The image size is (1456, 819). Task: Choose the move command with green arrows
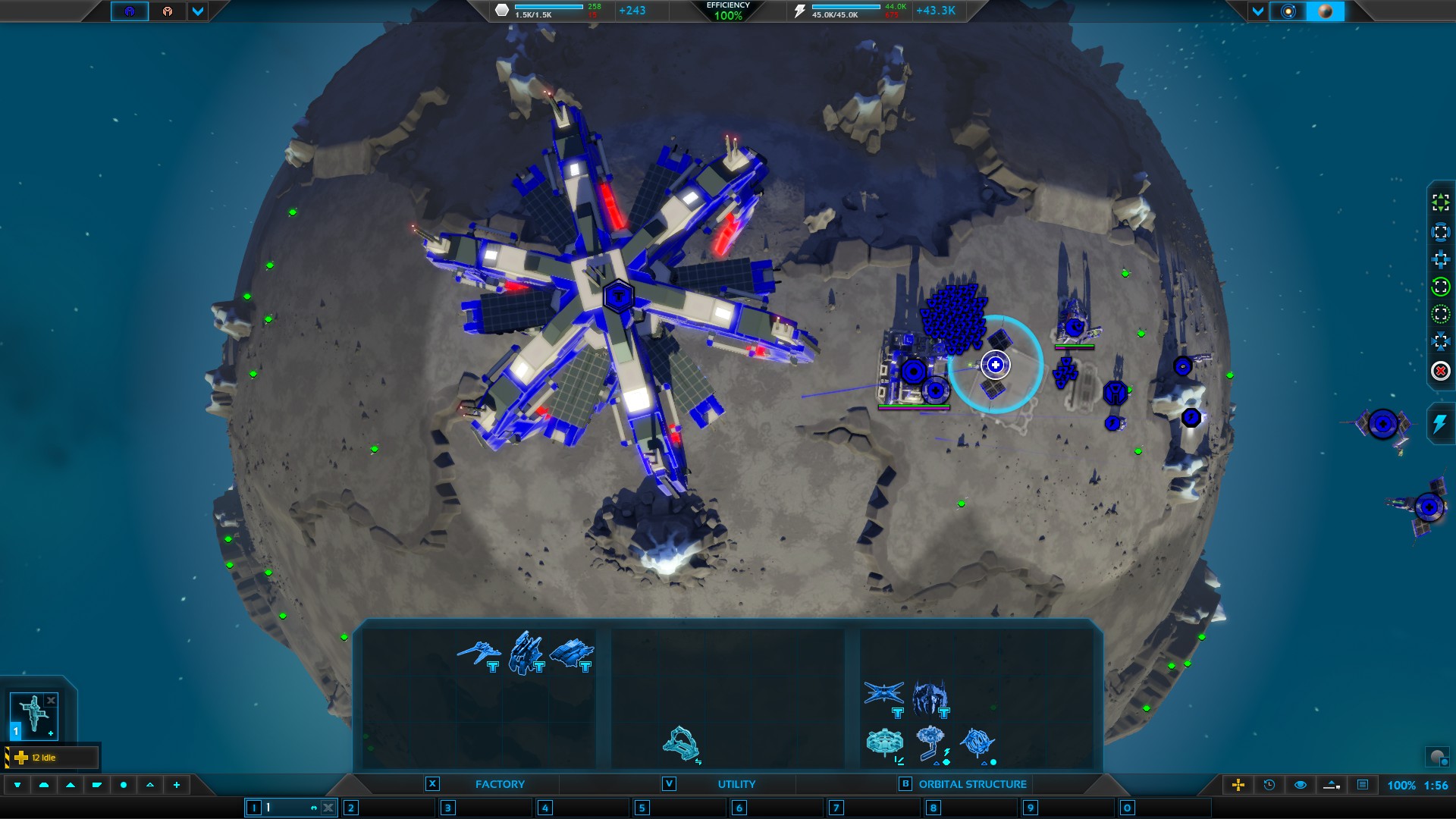click(1440, 202)
